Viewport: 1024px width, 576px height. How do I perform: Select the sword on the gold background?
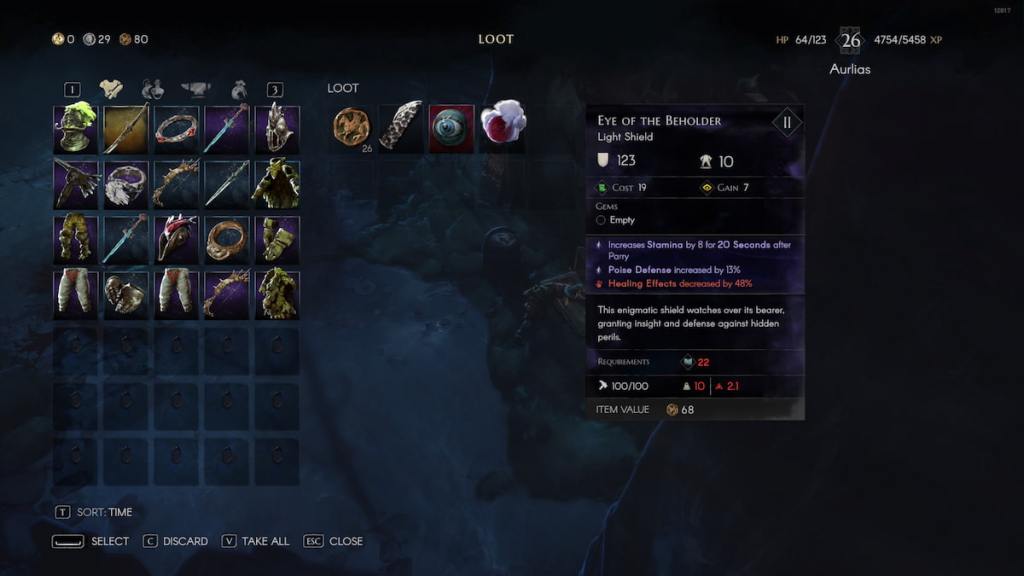point(126,129)
